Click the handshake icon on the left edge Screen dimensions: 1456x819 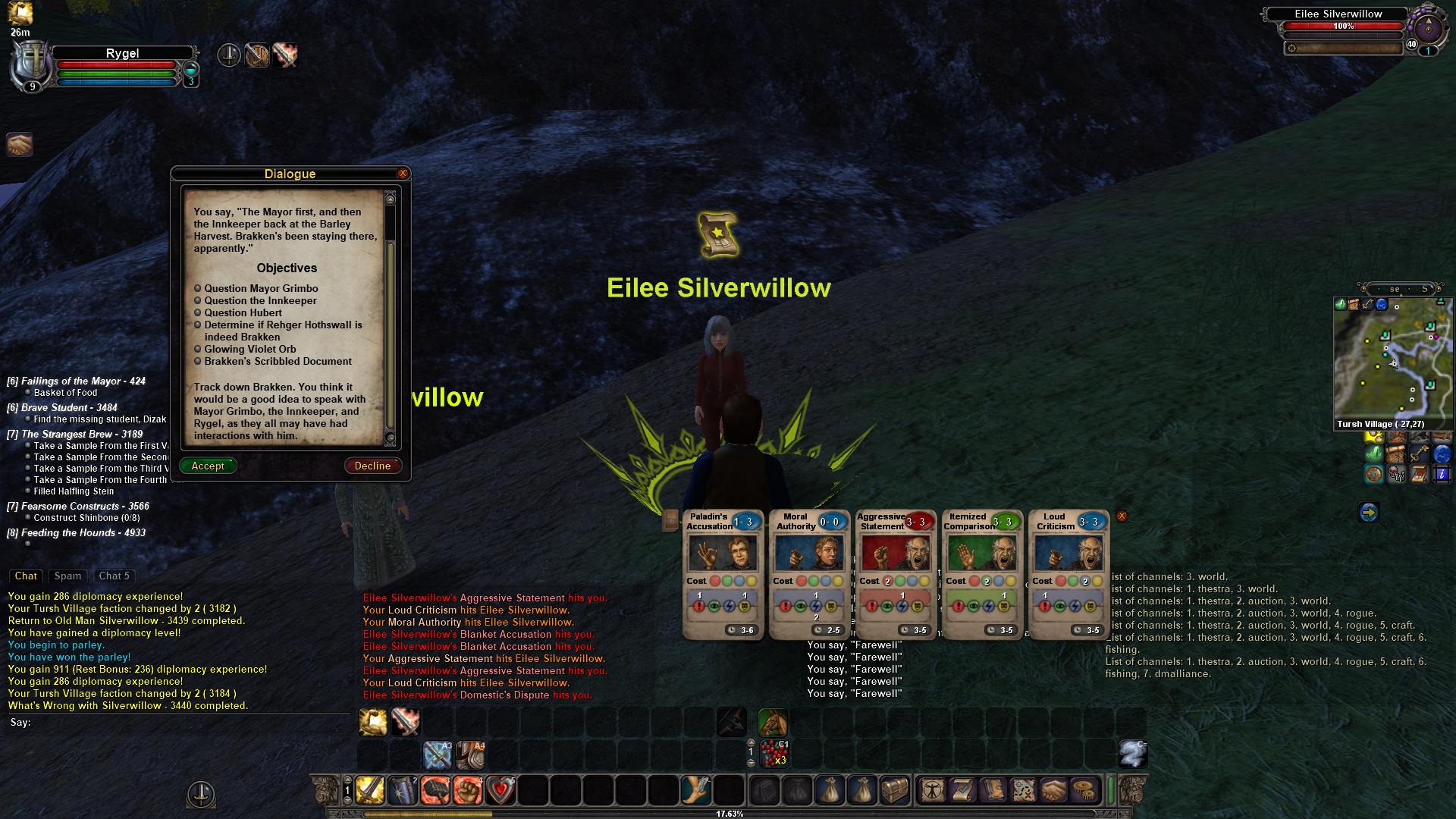coord(20,144)
